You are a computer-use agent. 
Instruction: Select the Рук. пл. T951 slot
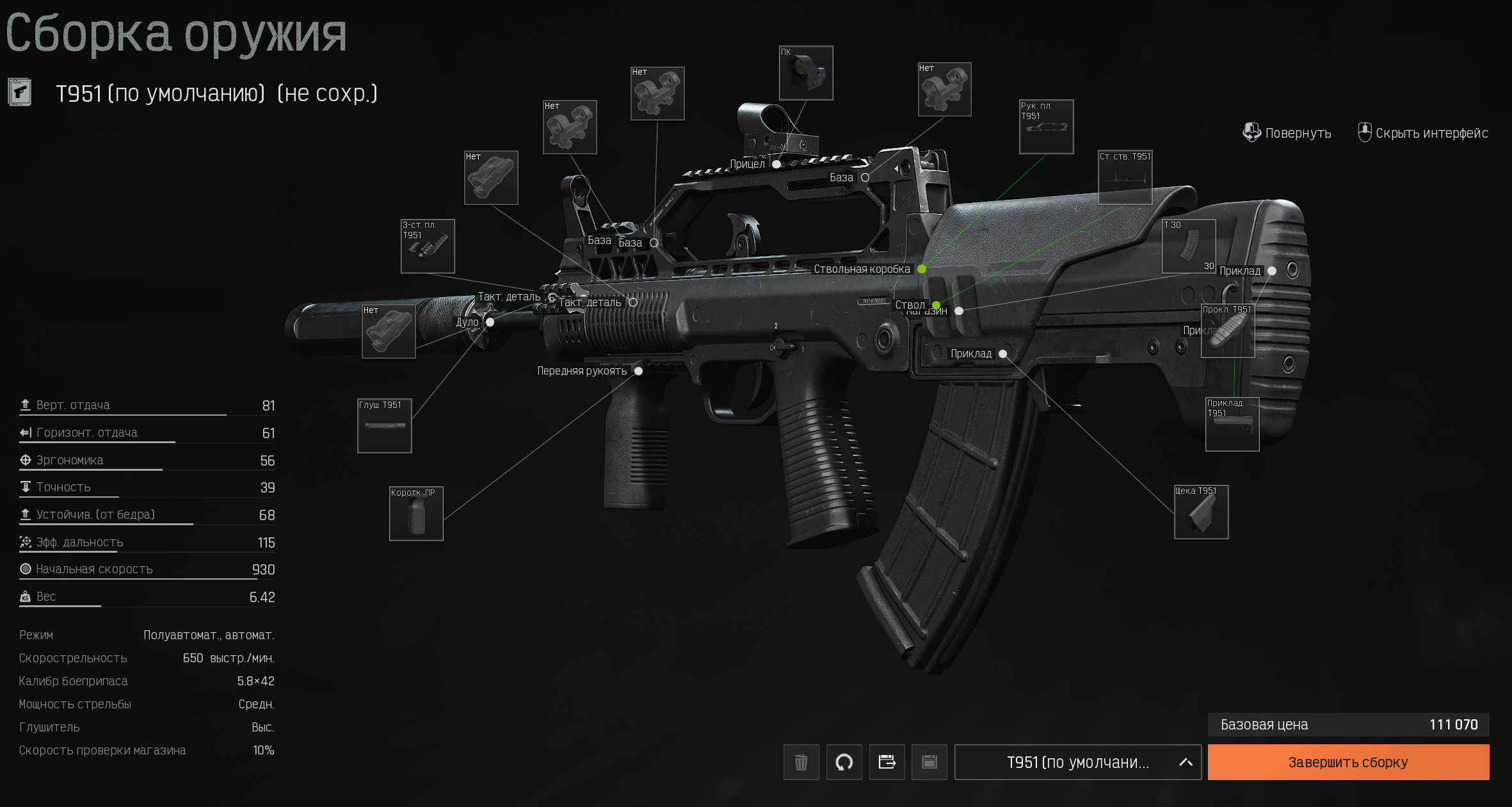[x=1046, y=127]
